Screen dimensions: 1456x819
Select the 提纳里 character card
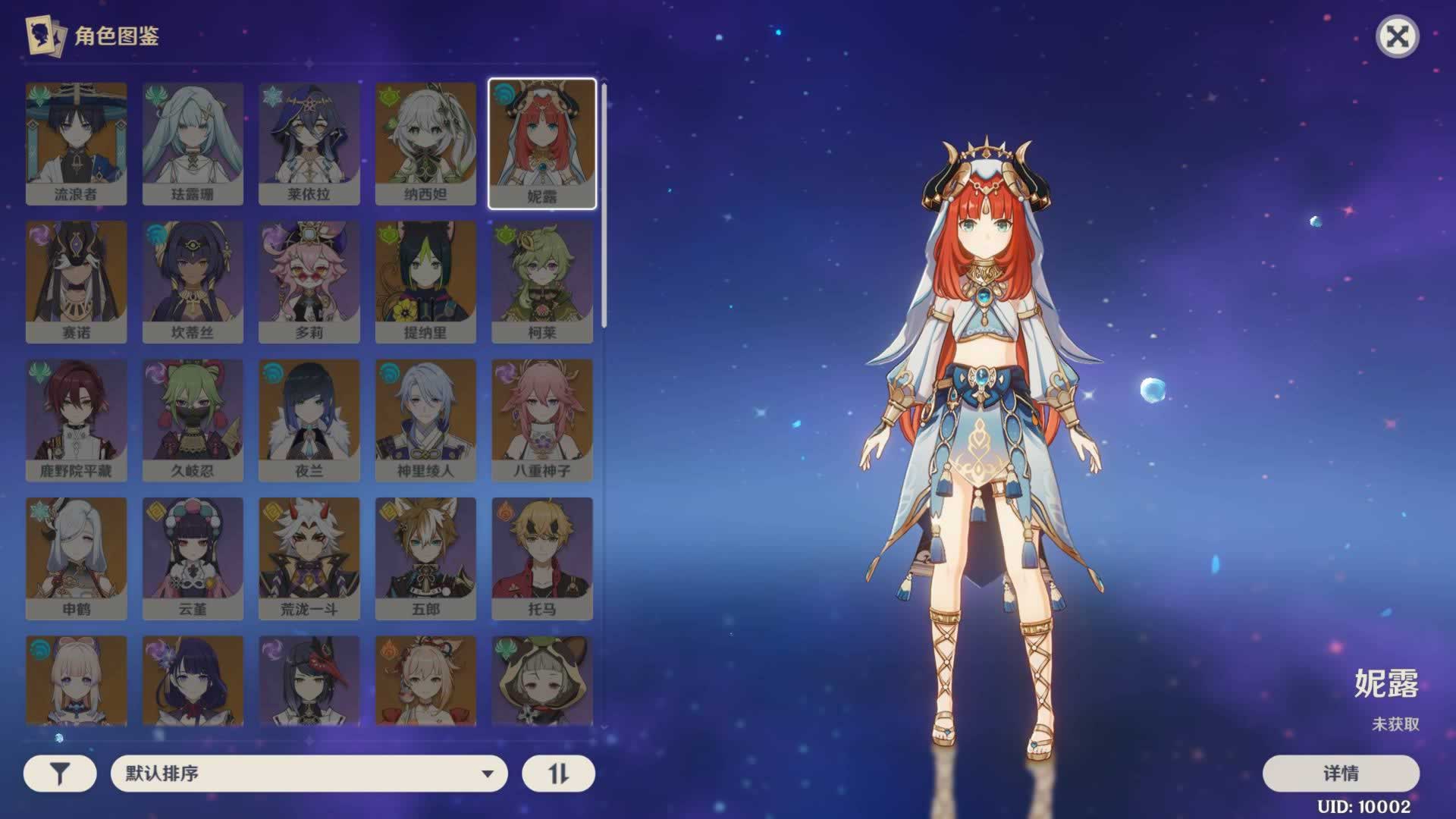click(x=425, y=281)
